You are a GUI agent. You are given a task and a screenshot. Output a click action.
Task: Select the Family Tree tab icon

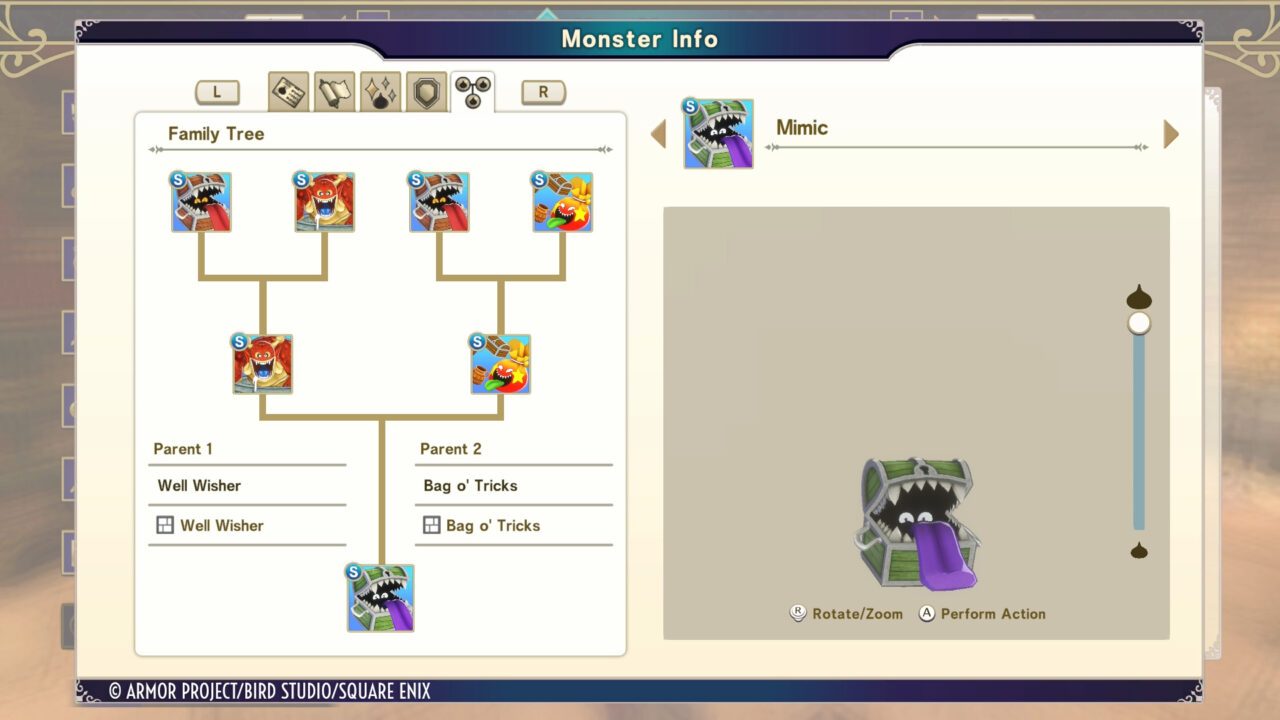[x=469, y=88]
